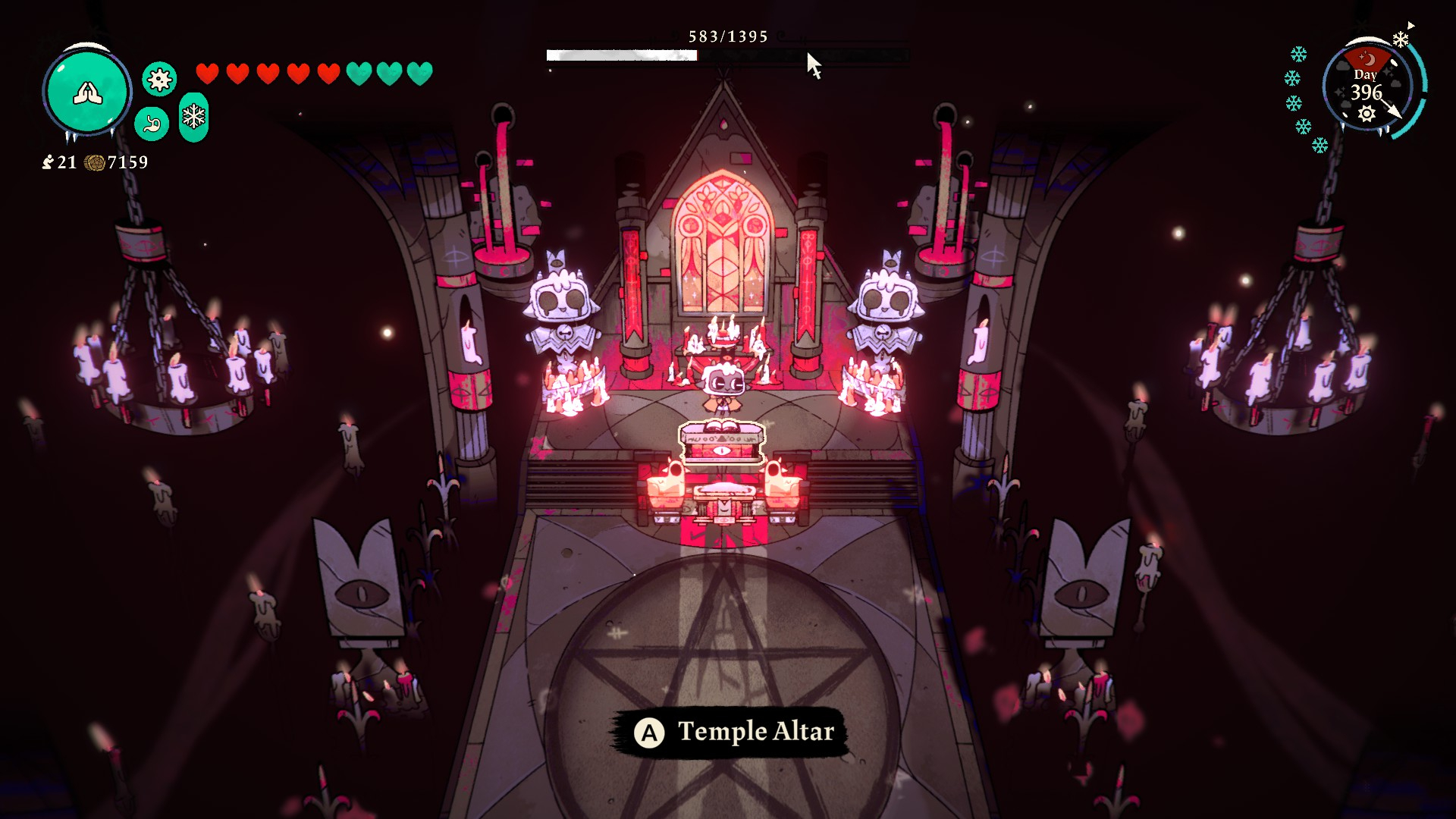Select the teal sun-shaped status icon

pyautogui.click(x=159, y=79)
